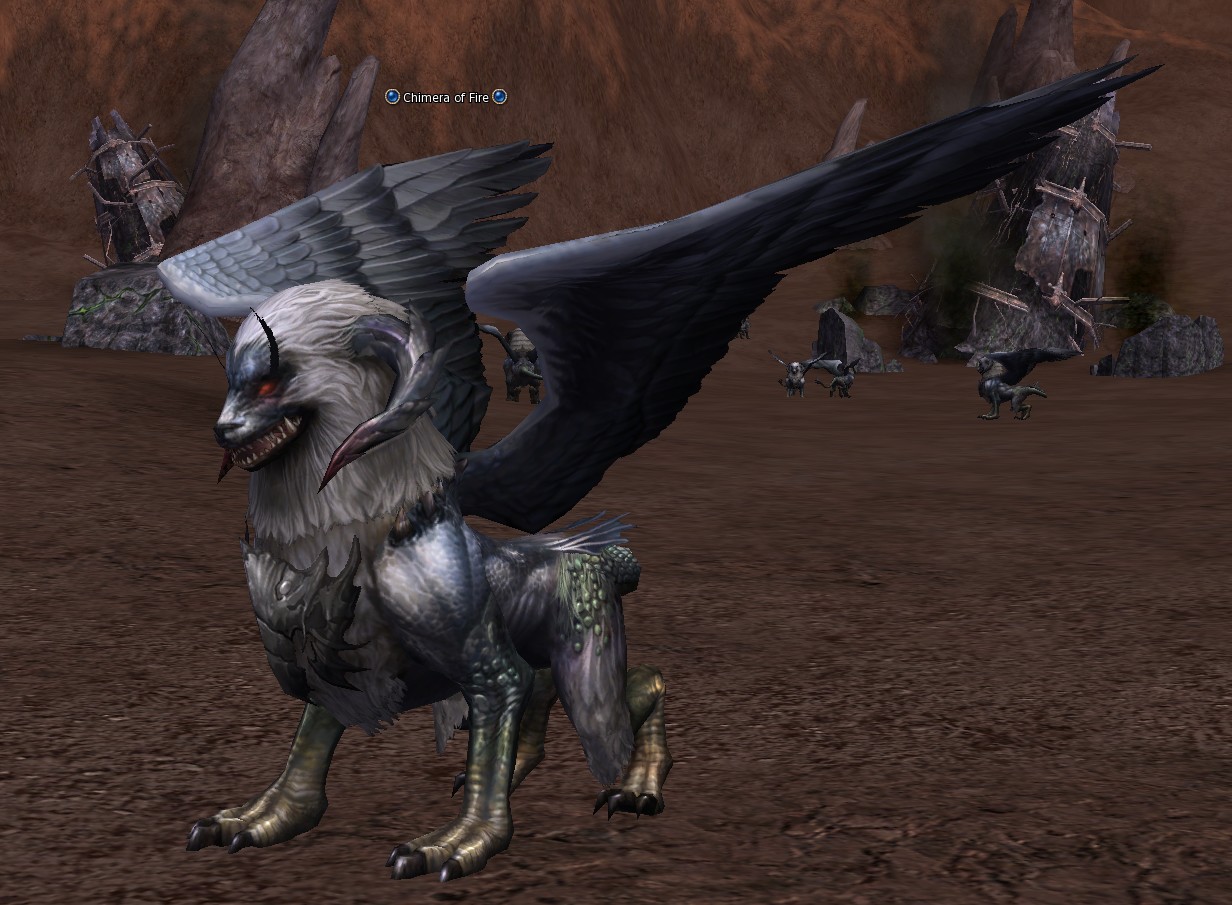Select the Chimera of Fire nameplate
The image size is (1232, 905).
pyautogui.click(x=446, y=97)
